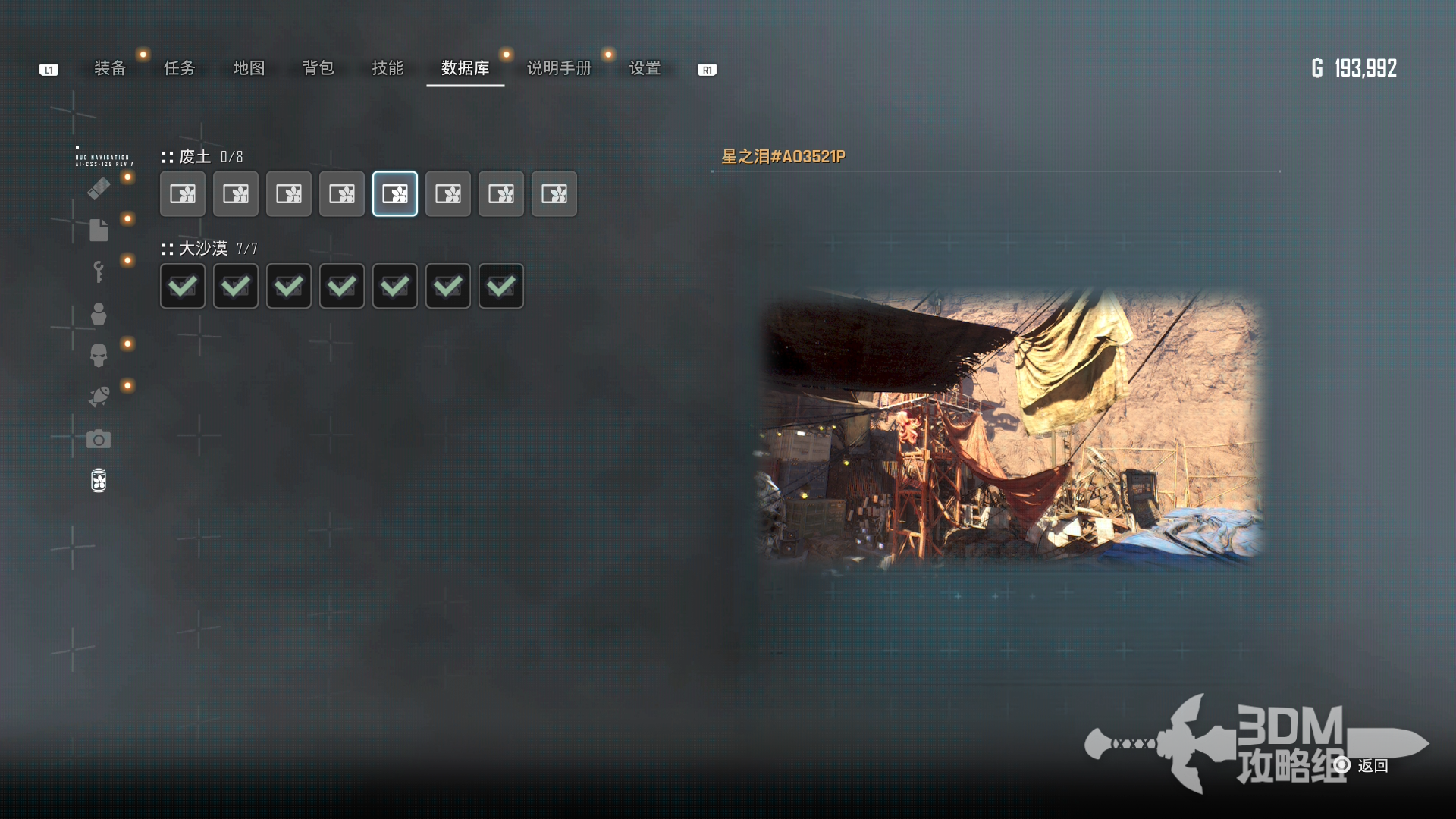
Task: Go to the 技能 skills tab
Action: tap(388, 68)
